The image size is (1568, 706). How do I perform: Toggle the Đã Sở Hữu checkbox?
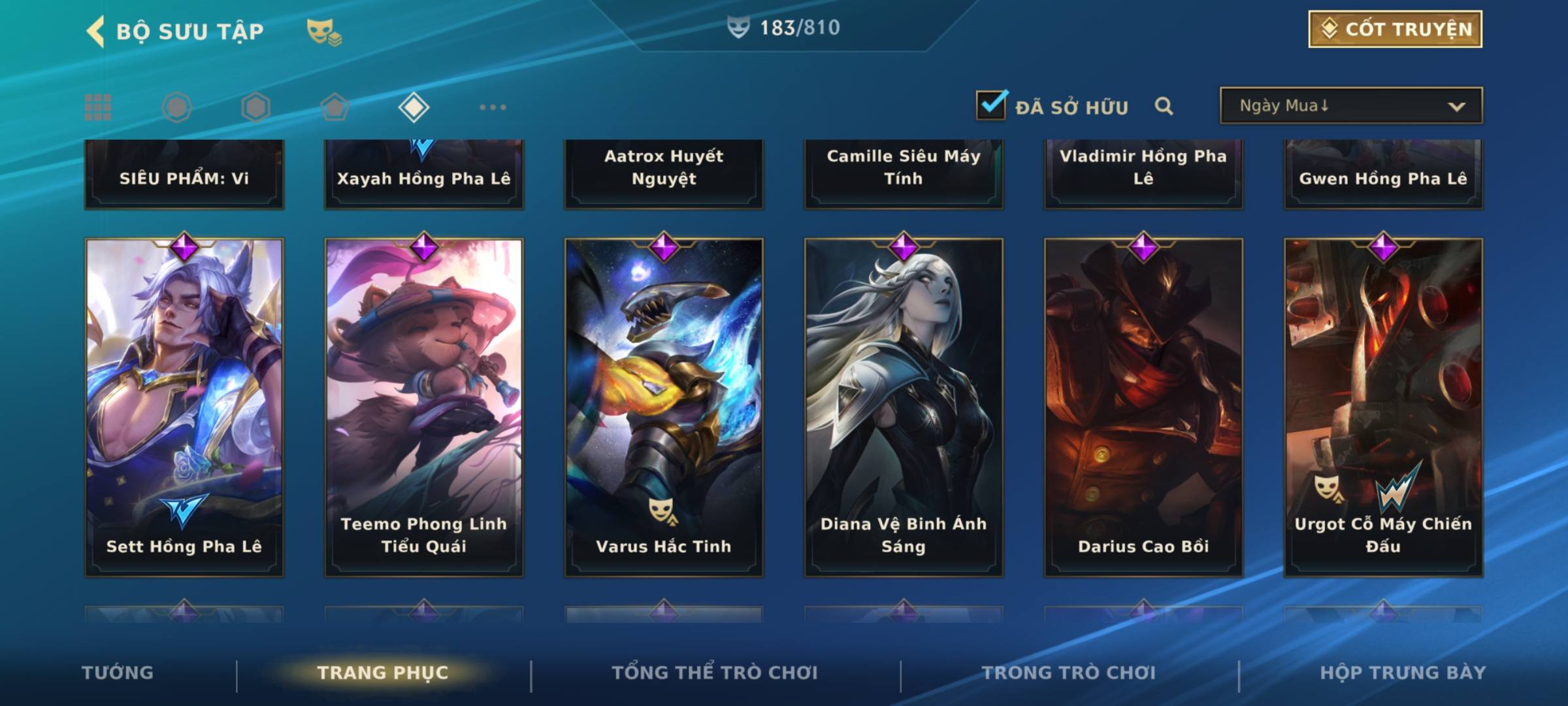tap(991, 105)
